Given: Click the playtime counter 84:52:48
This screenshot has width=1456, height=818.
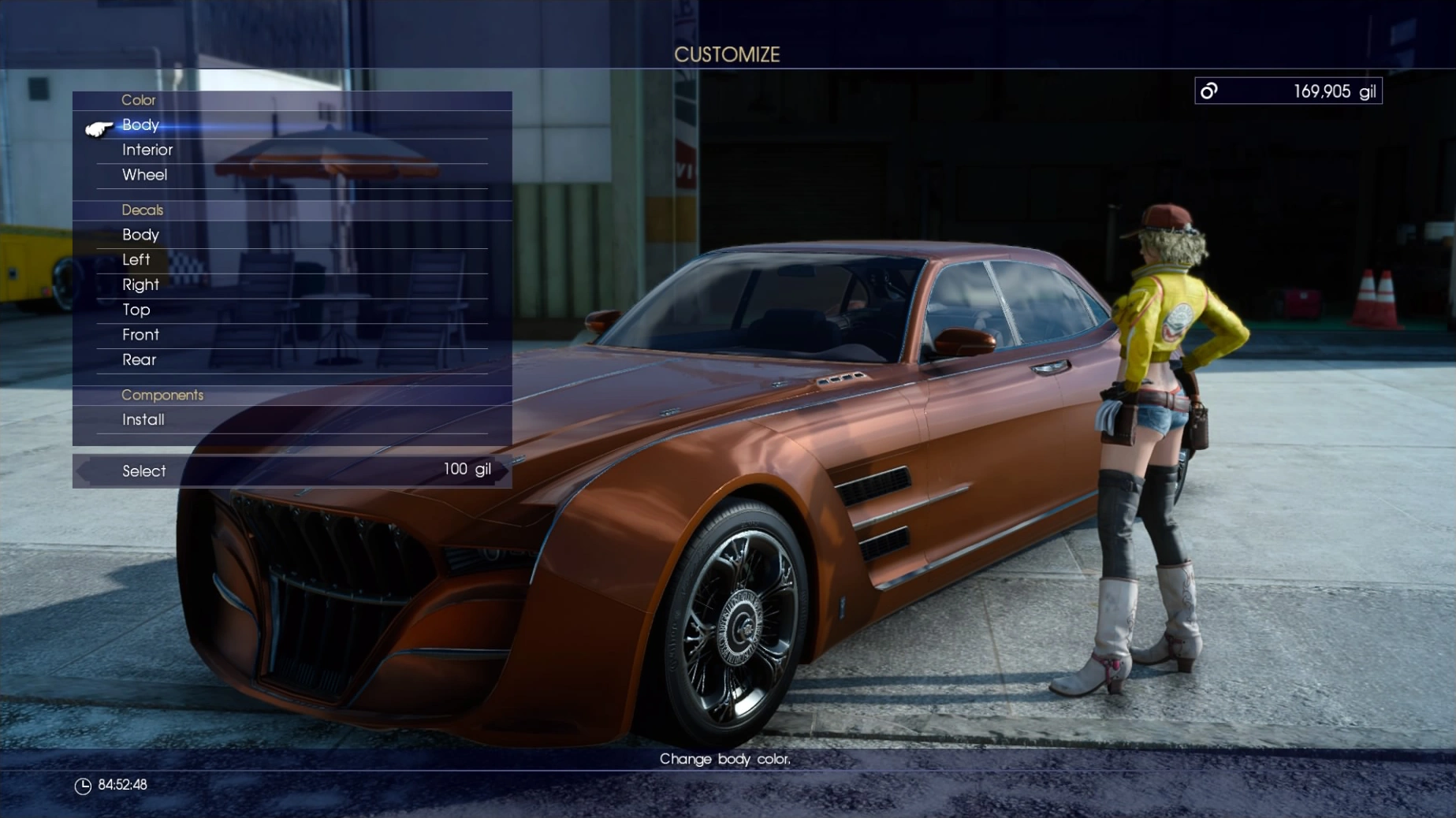Looking at the screenshot, I should 122,784.
